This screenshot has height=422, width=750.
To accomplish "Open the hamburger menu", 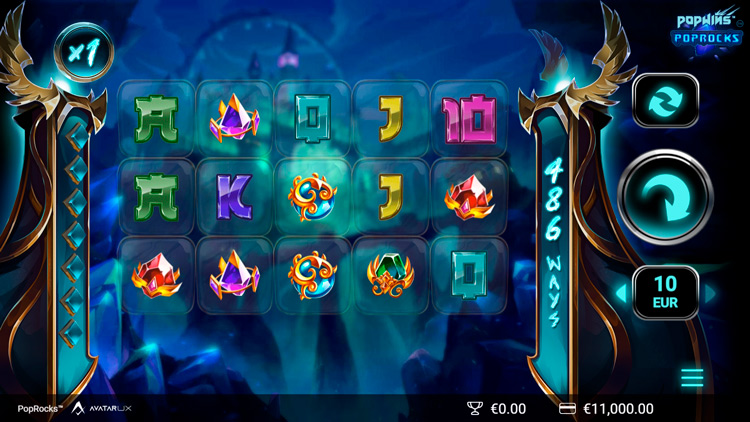I will click(x=692, y=377).
